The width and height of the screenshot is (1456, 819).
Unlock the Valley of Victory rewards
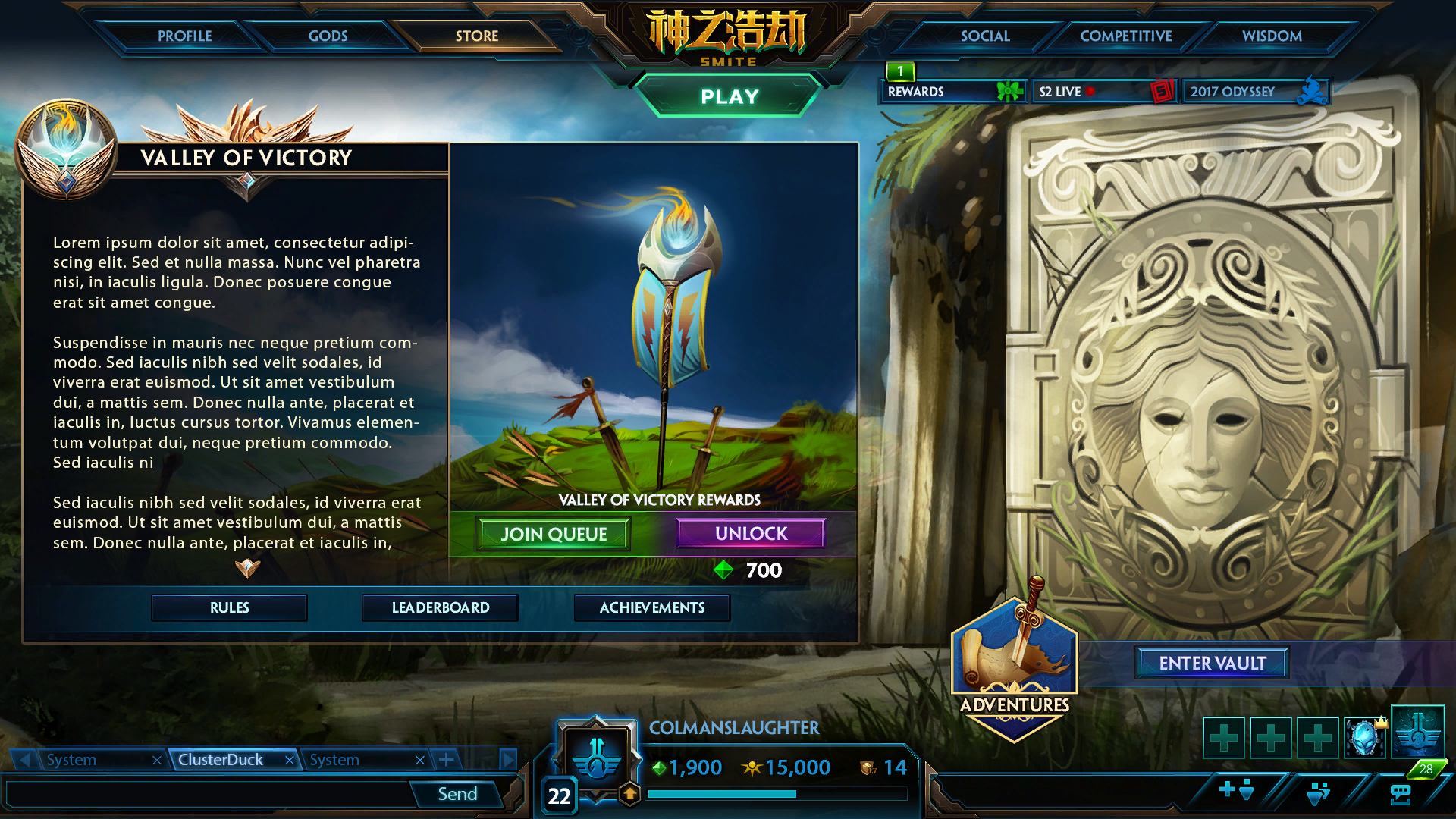pyautogui.click(x=751, y=533)
